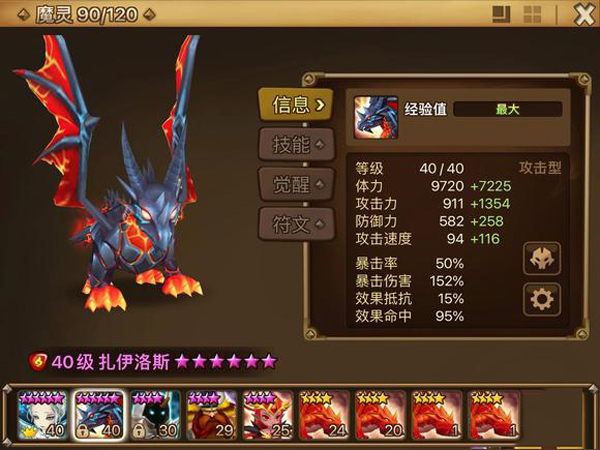Close the monster info screen
The height and width of the screenshot is (450, 600).
(584, 14)
